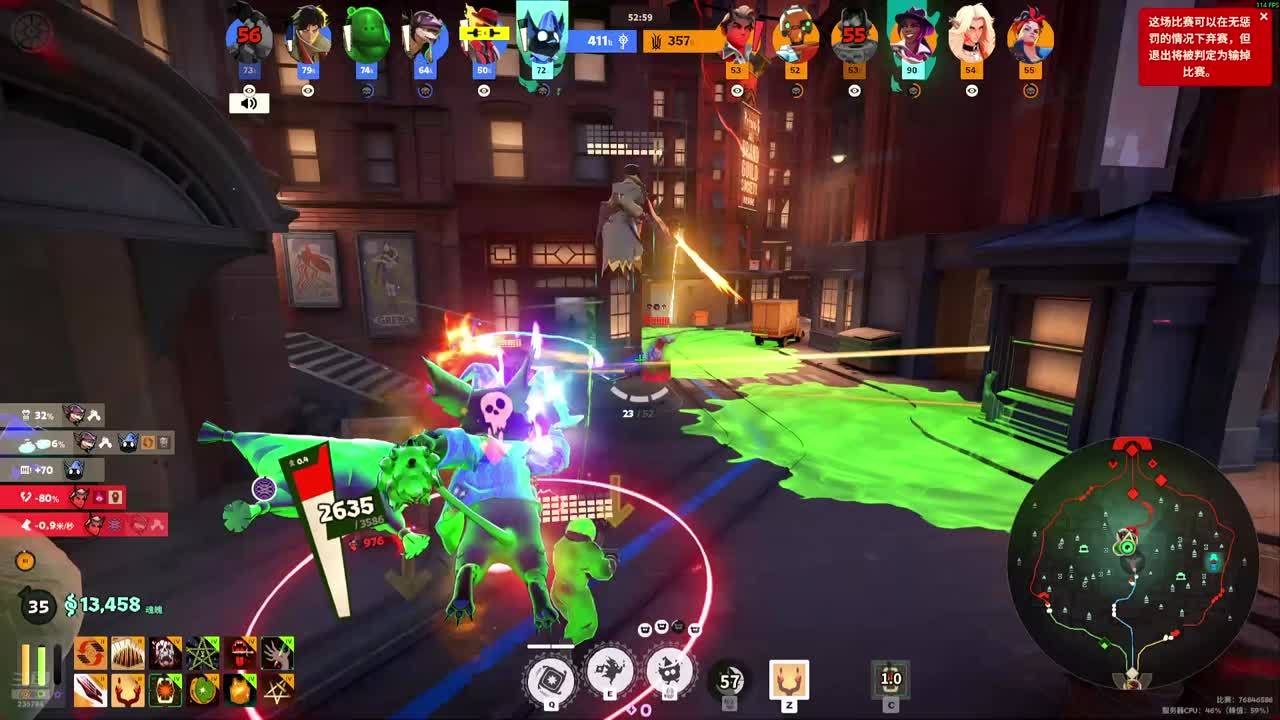Activate the E flying cat ability
This screenshot has width=1280, height=720.
610,672
